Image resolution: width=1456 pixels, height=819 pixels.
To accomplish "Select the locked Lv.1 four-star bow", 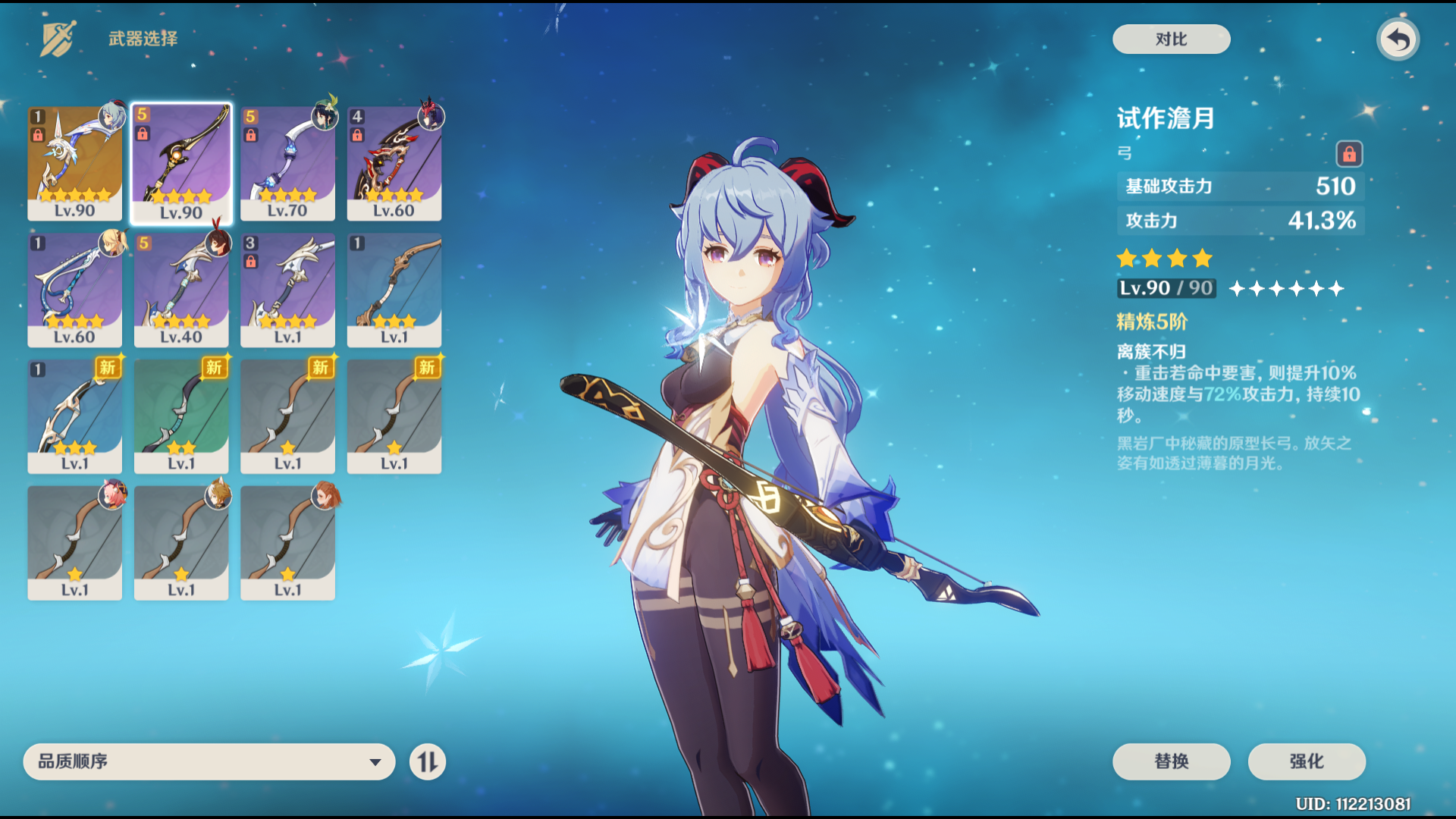I will coord(287,290).
